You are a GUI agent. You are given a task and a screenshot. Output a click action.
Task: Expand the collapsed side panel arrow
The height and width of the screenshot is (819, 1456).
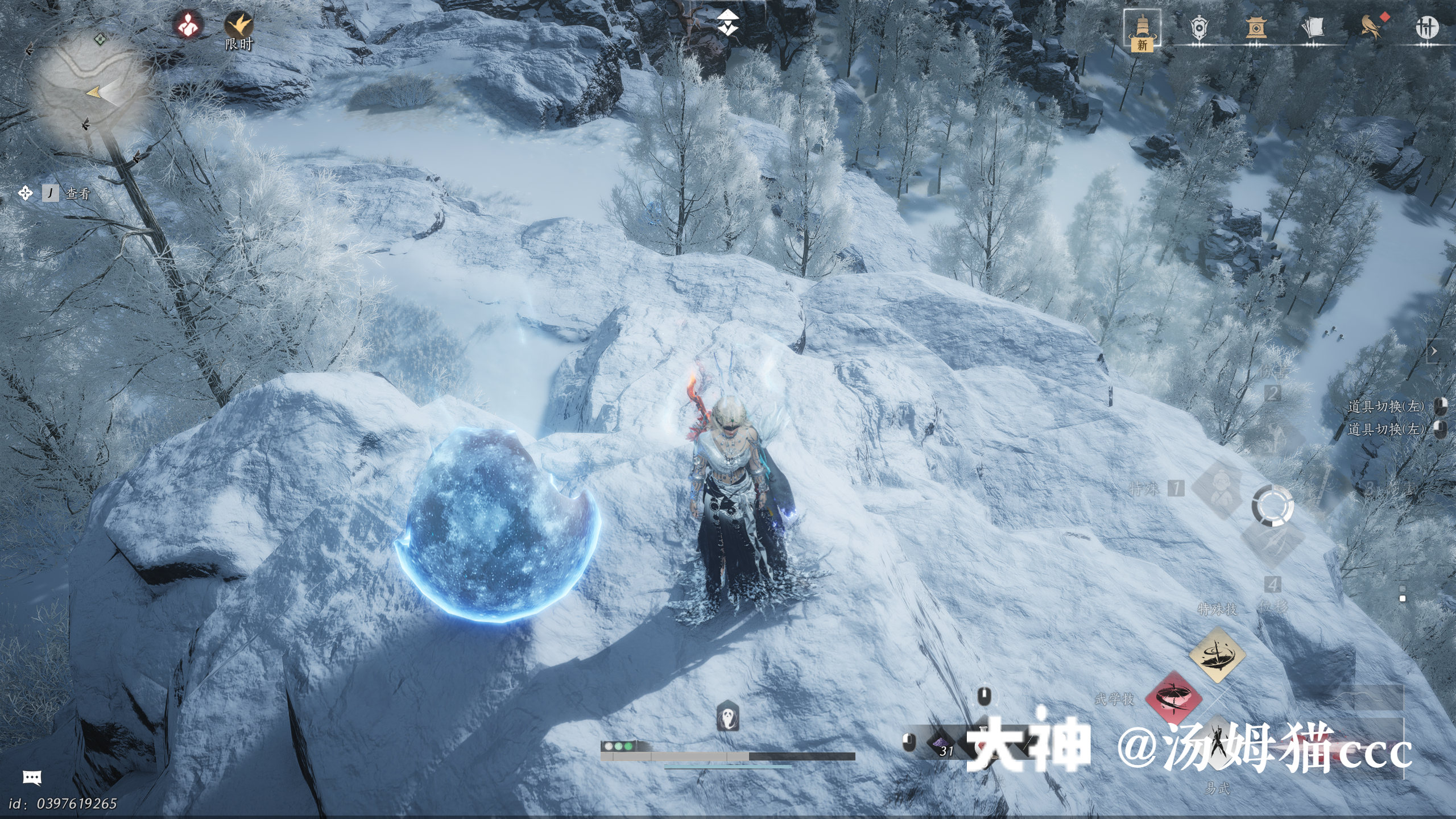tap(1434, 351)
